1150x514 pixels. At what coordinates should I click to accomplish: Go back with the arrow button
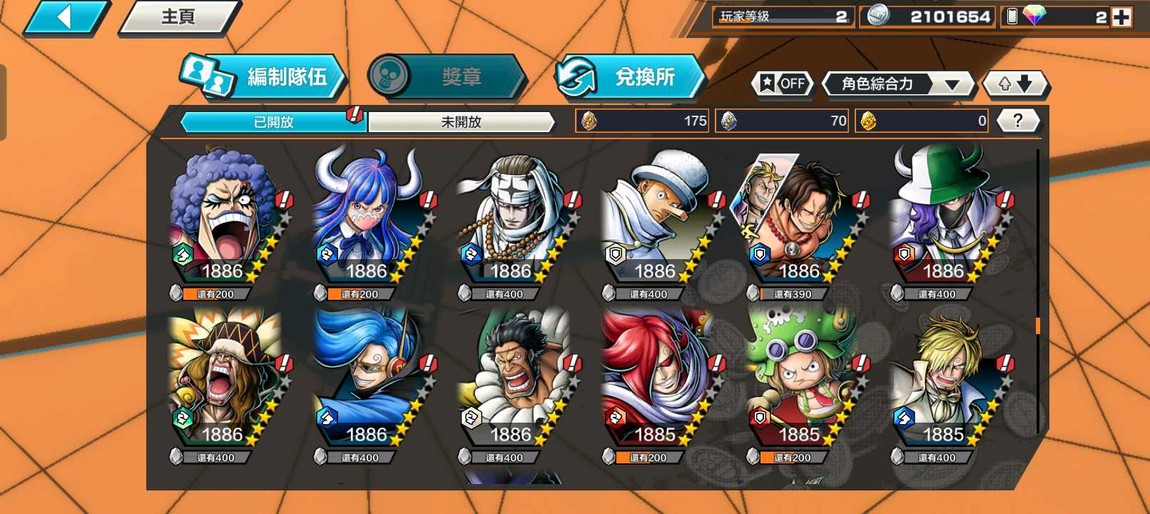(x=64, y=17)
